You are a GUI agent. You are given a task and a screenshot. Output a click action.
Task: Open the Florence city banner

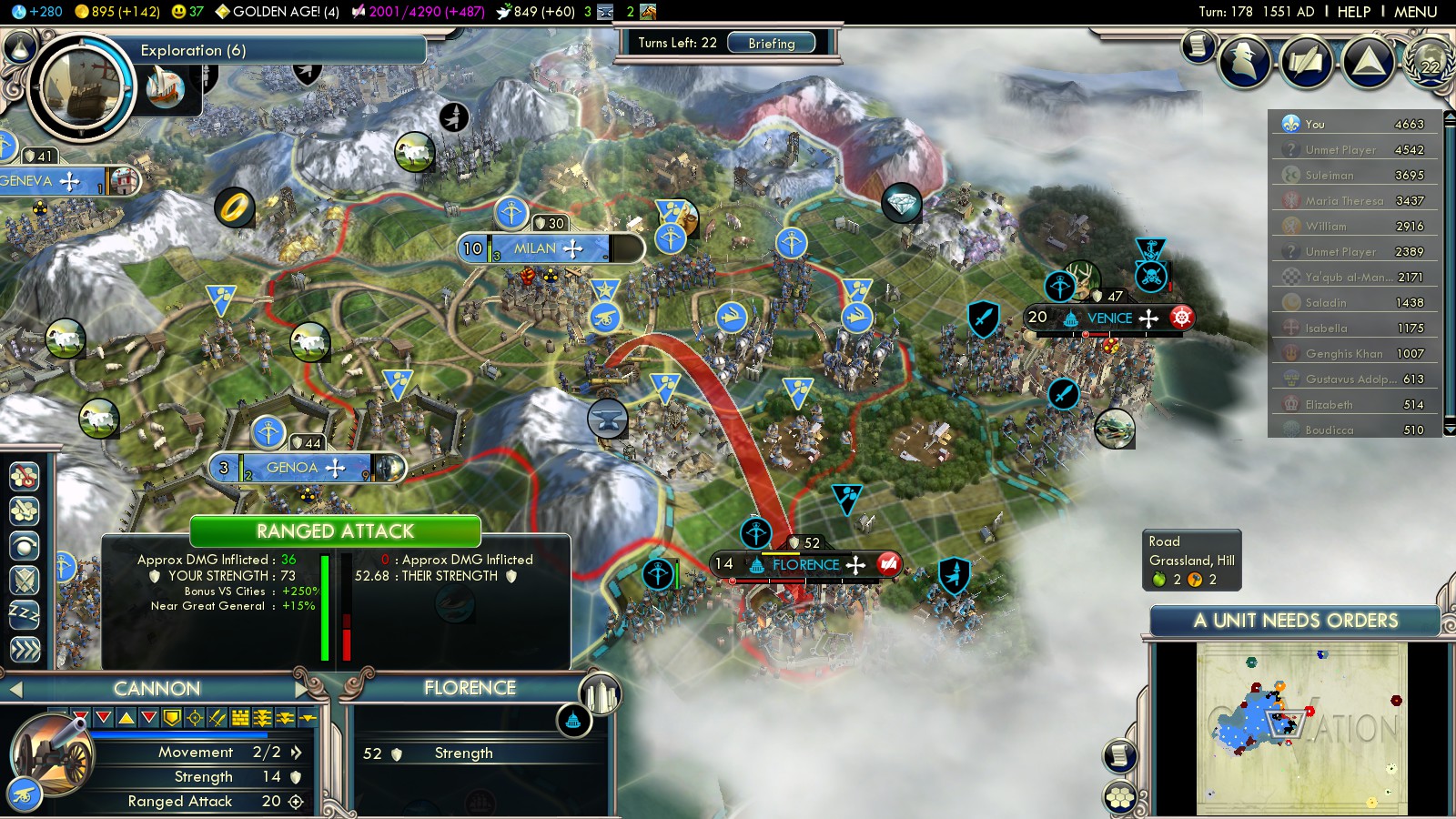coord(805,564)
